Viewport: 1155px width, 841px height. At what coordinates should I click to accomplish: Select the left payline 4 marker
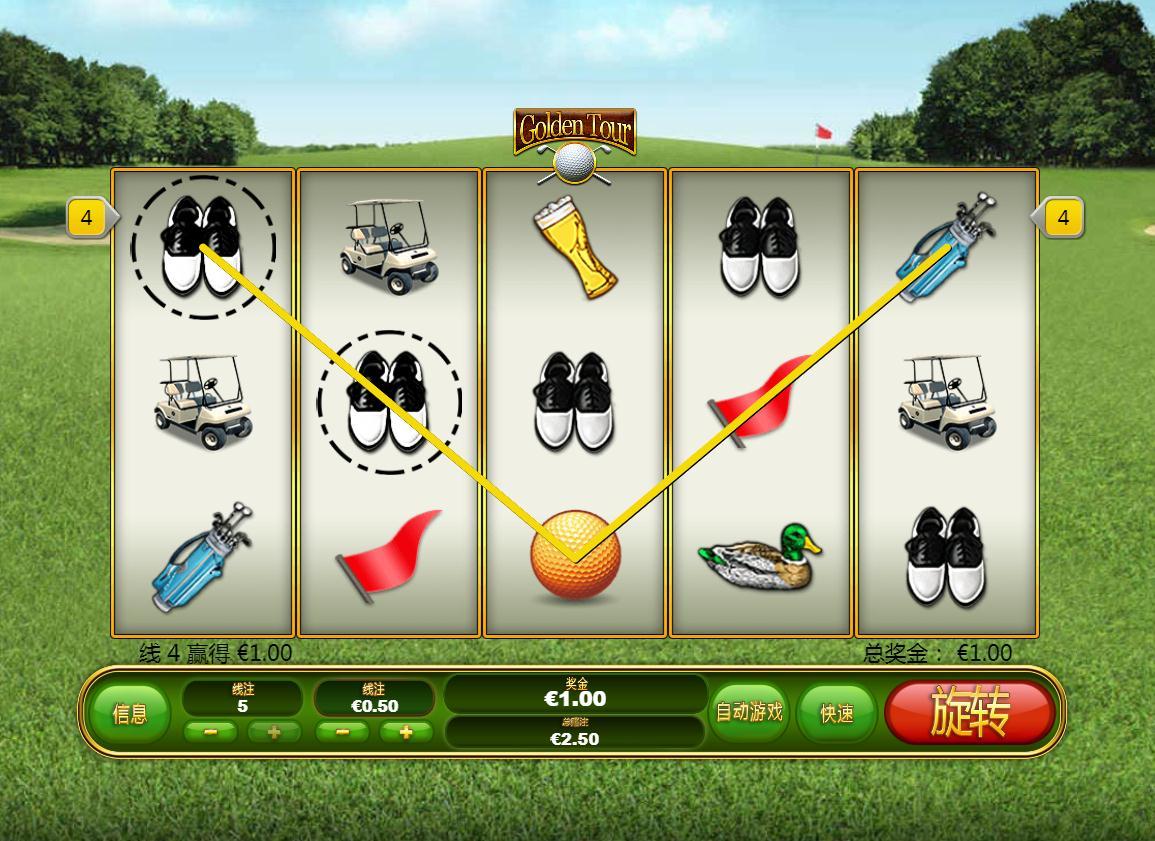pyautogui.click(x=87, y=217)
